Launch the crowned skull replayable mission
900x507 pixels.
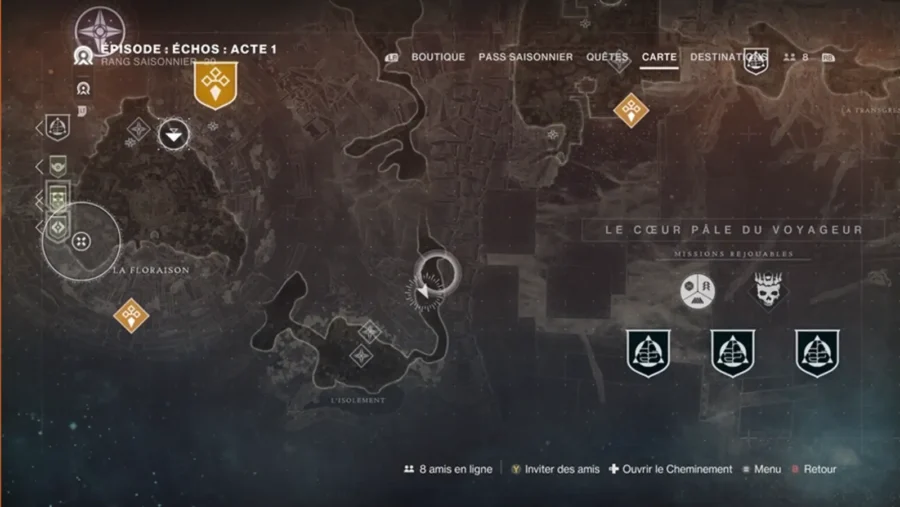point(768,290)
